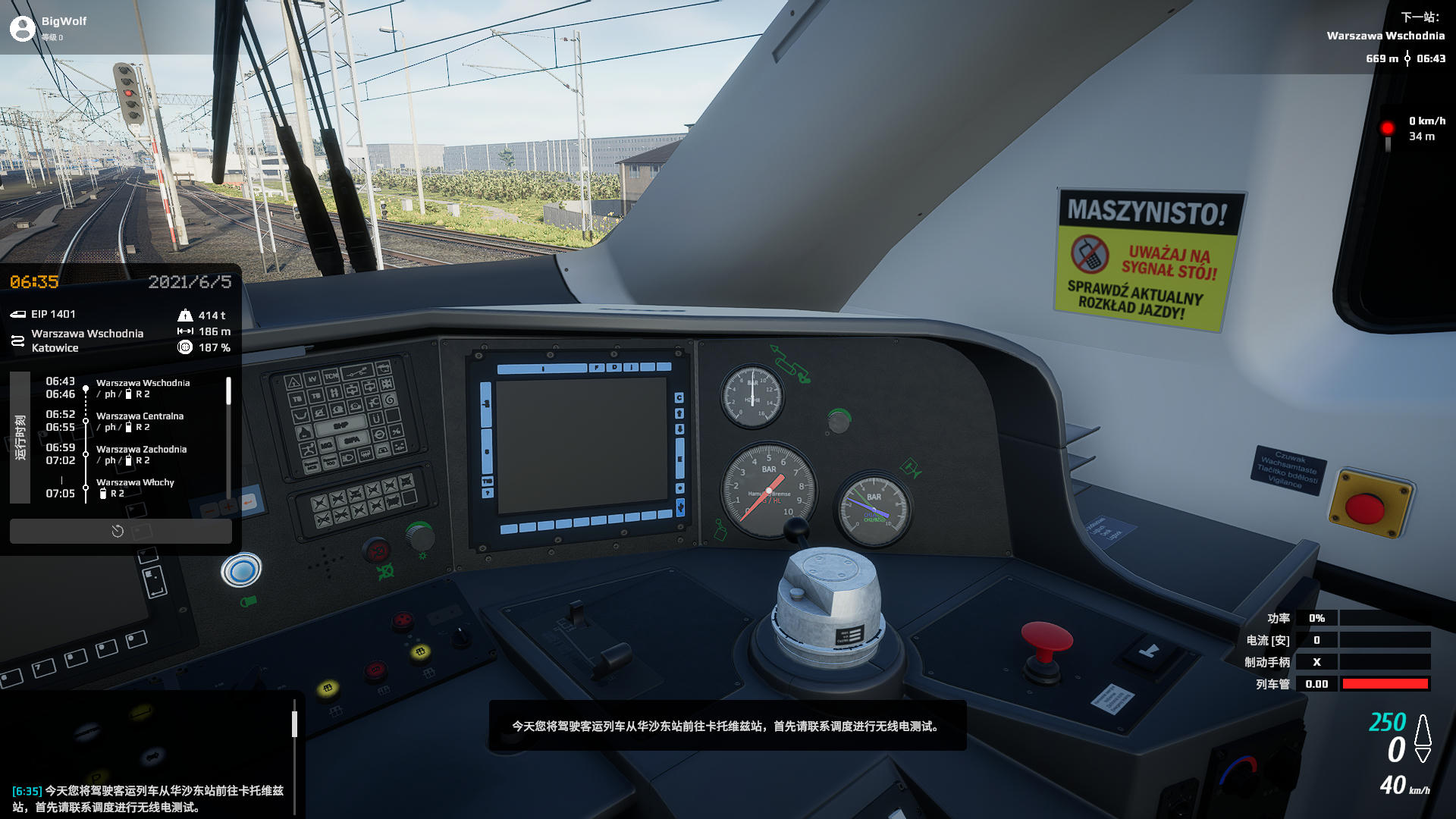Click the clock-arrow button below the timetable
Screen dimensions: 1456x819
(x=118, y=531)
